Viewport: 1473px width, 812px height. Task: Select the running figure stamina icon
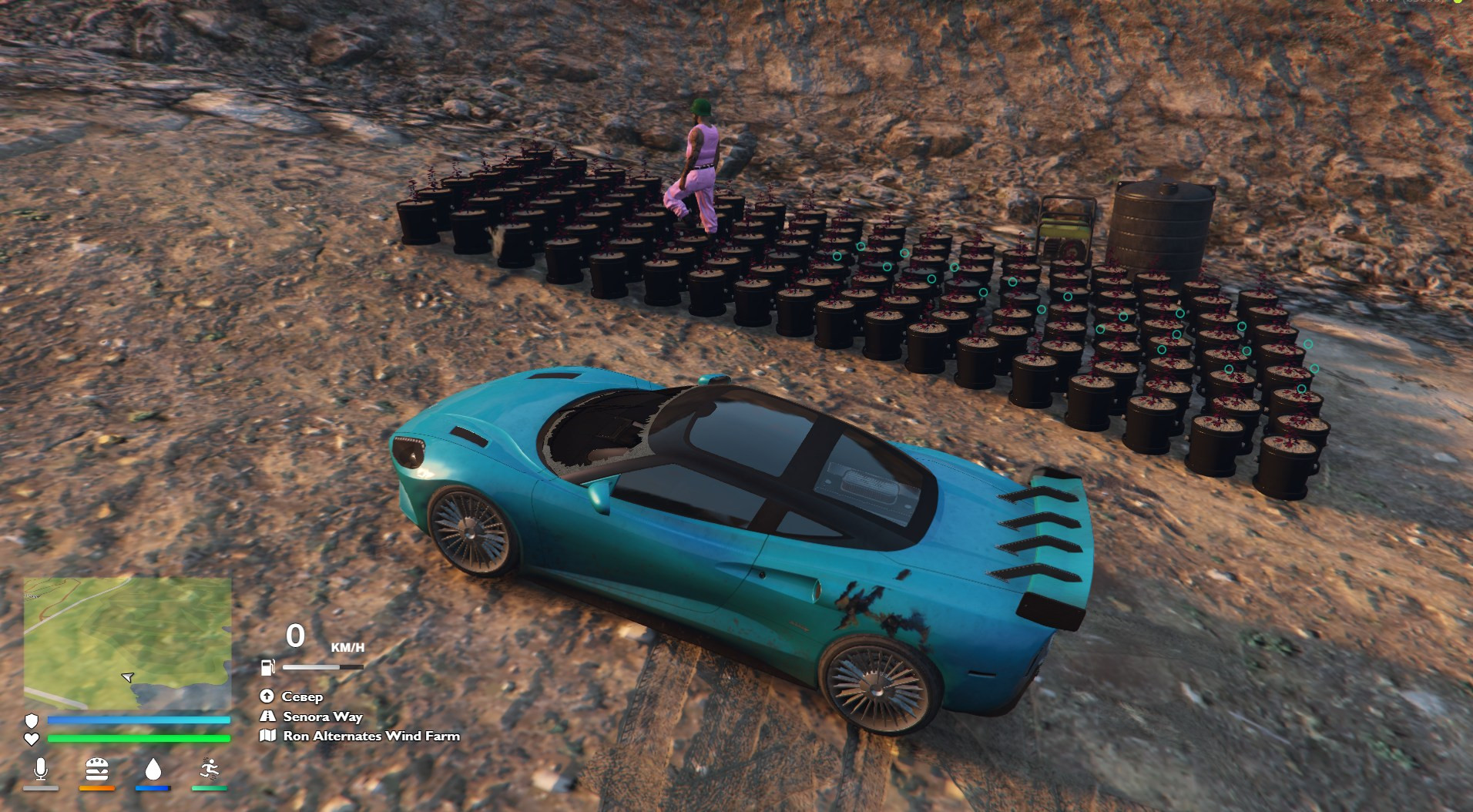(x=210, y=769)
